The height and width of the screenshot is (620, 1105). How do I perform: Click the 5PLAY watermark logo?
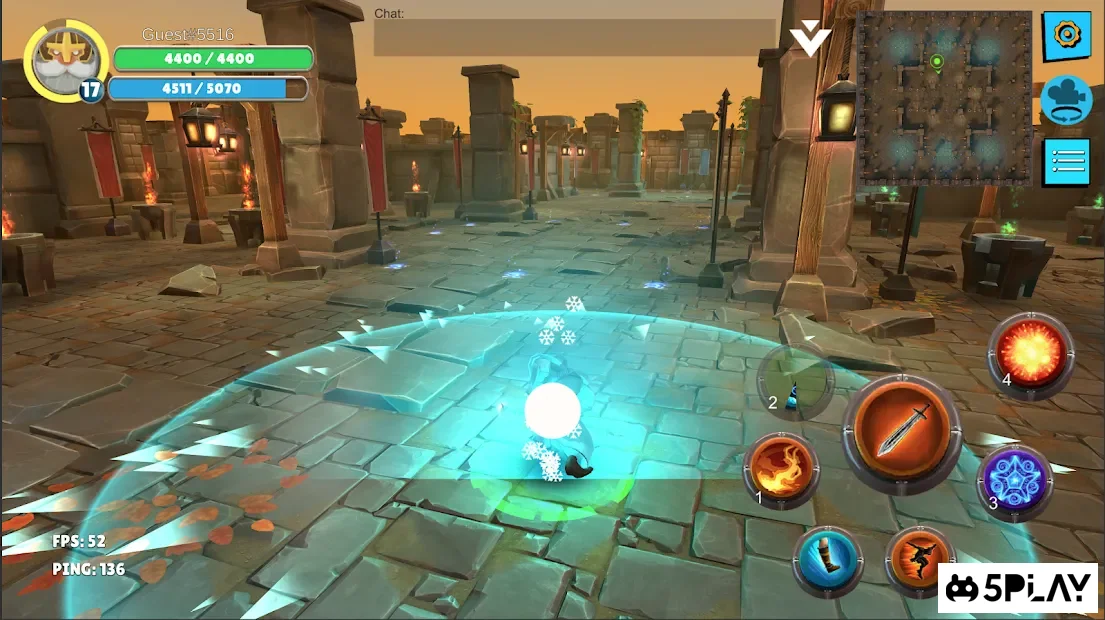click(1017, 588)
